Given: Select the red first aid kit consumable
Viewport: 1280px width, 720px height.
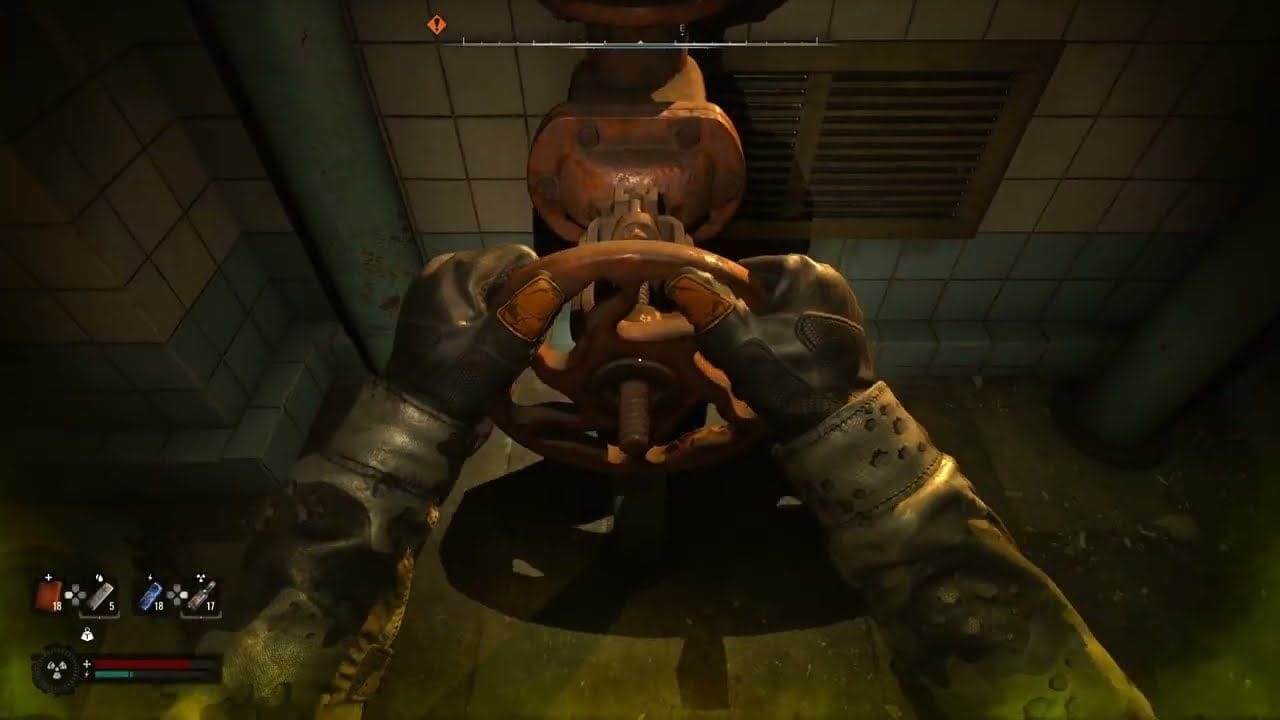Looking at the screenshot, I should point(49,596).
